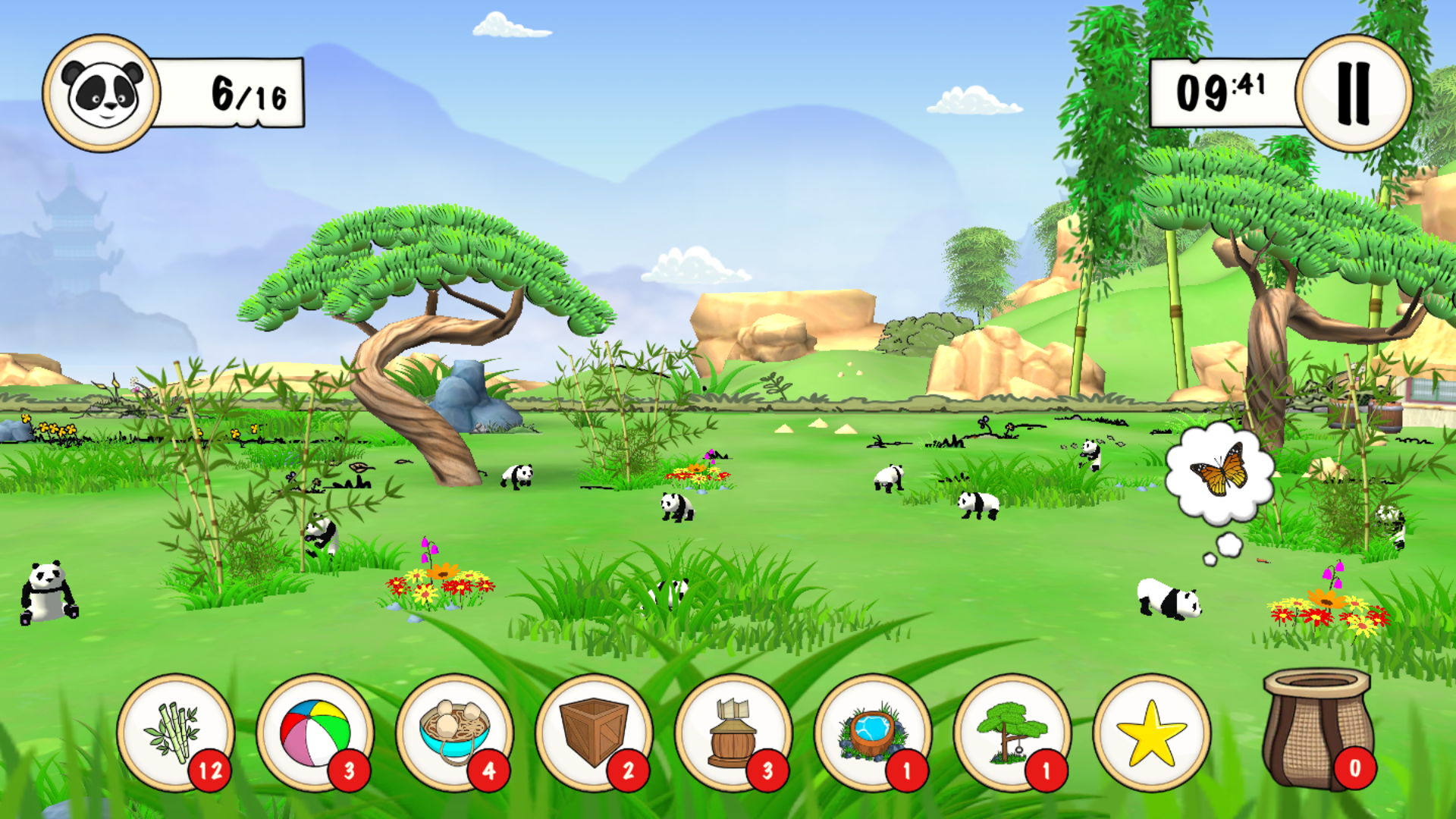Open the woven basket

coord(1318,728)
